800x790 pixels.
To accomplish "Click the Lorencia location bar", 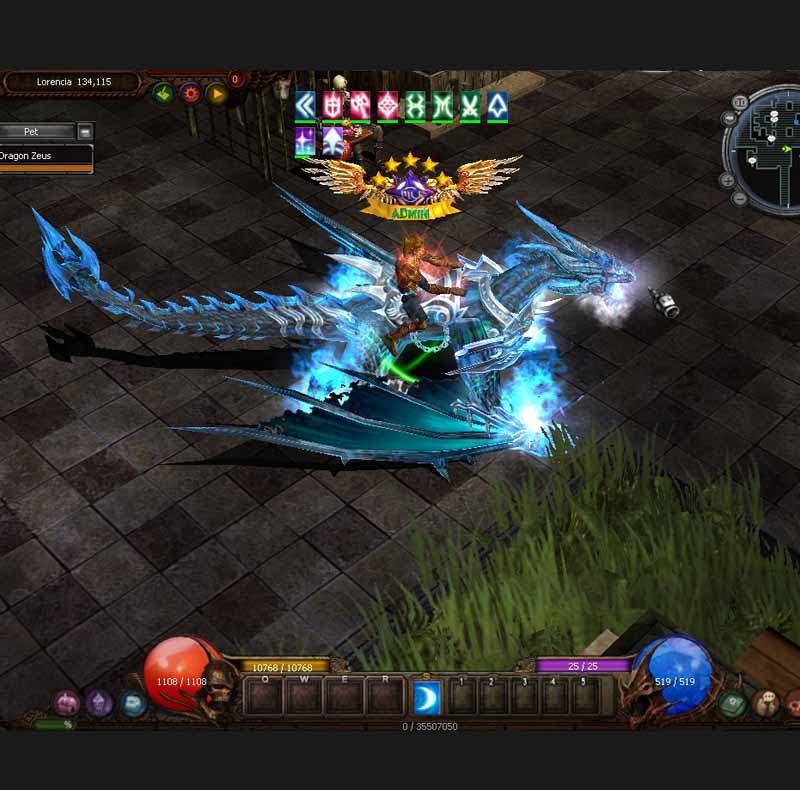I will tap(73, 82).
